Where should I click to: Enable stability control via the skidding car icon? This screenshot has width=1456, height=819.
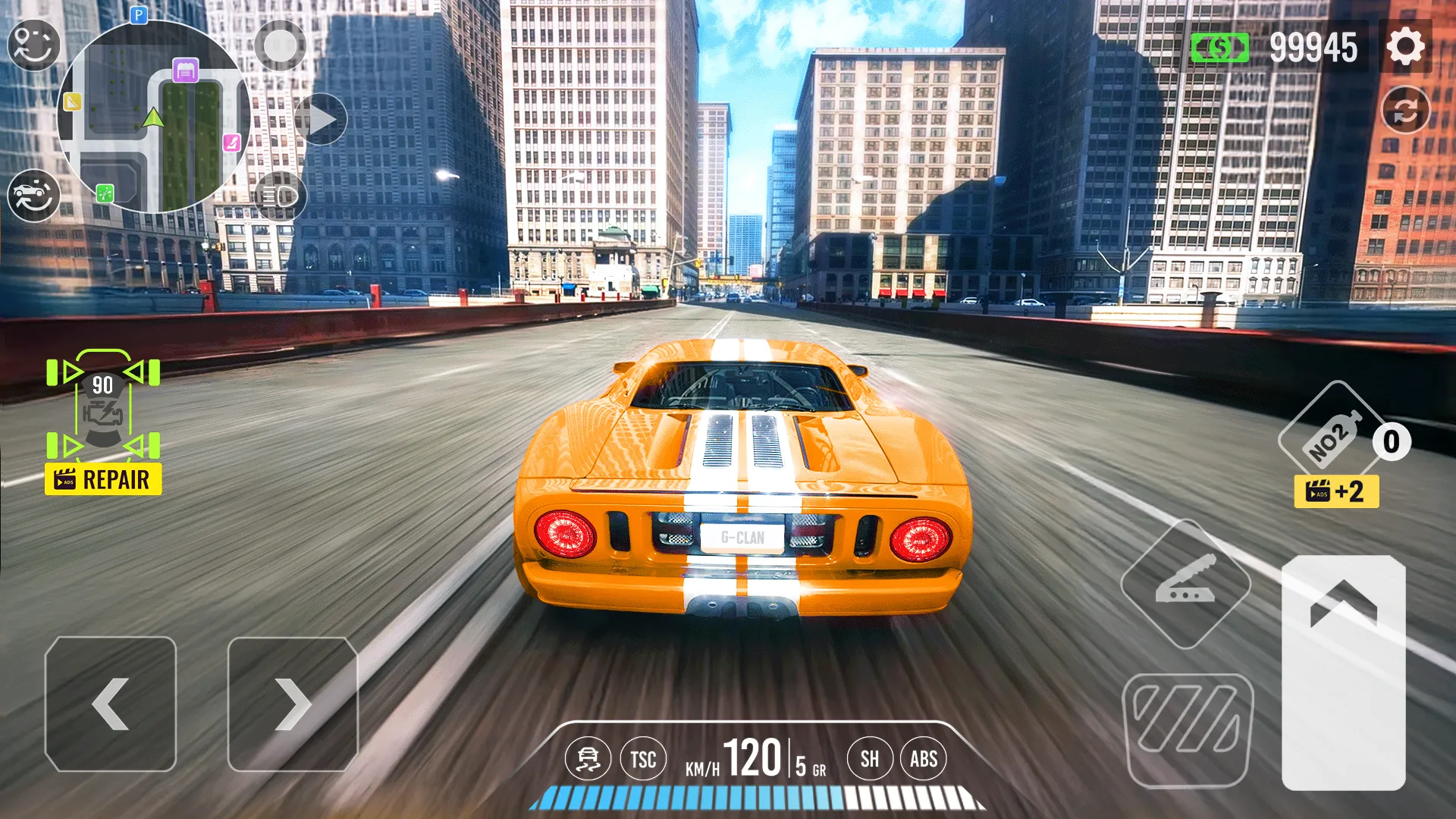591,758
